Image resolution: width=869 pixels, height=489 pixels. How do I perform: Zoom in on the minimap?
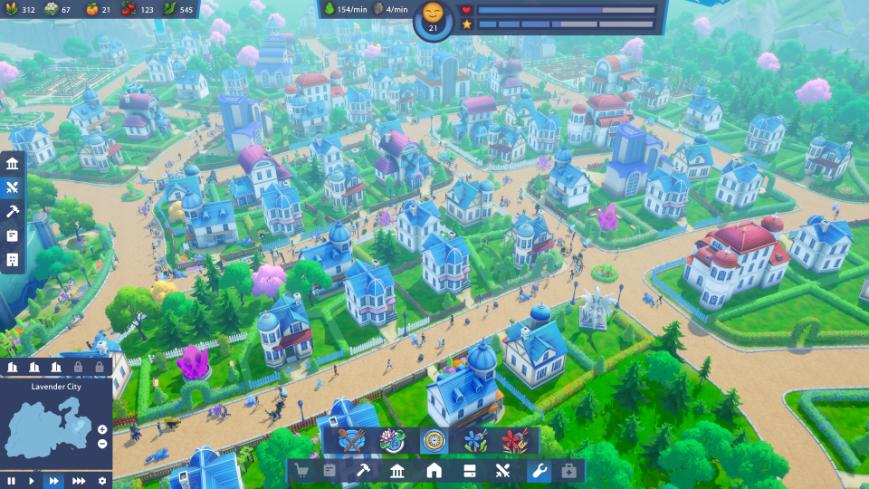(x=102, y=428)
